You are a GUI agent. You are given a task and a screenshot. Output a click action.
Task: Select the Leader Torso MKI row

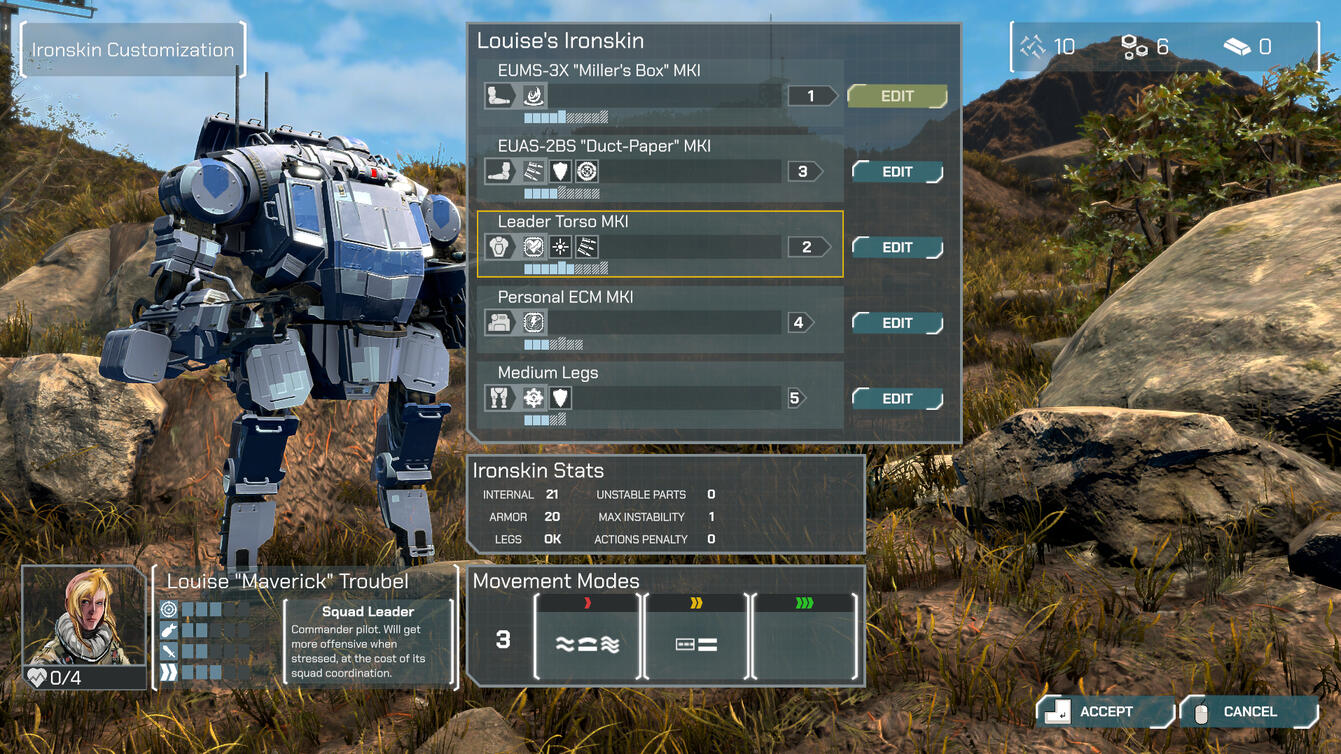(x=659, y=243)
